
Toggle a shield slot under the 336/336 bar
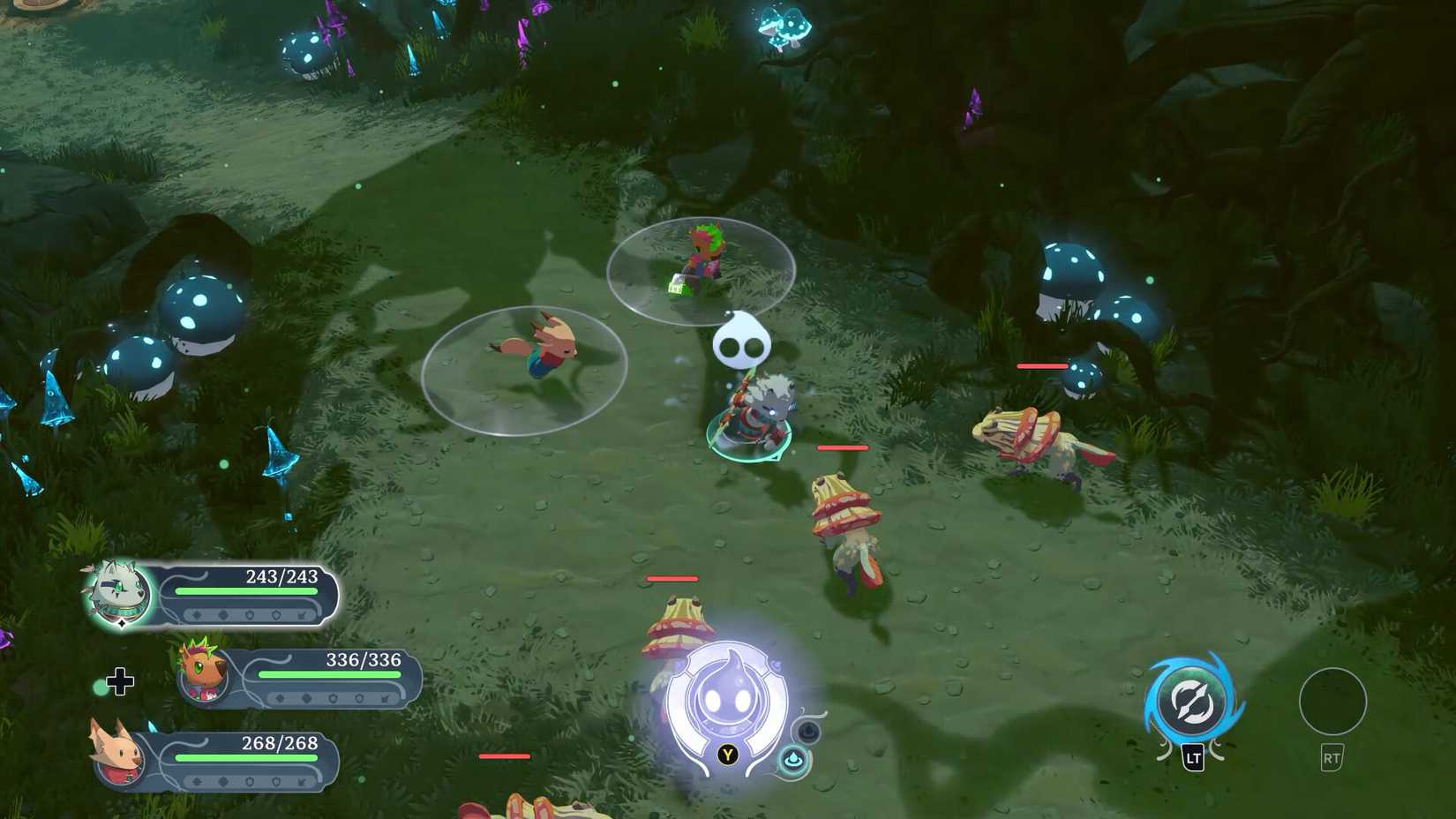333,696
